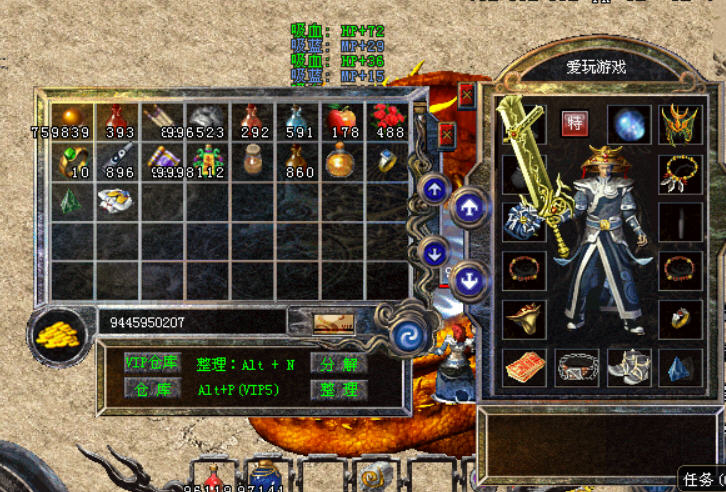
Task: Select the red apple inventory item
Action: click(342, 120)
